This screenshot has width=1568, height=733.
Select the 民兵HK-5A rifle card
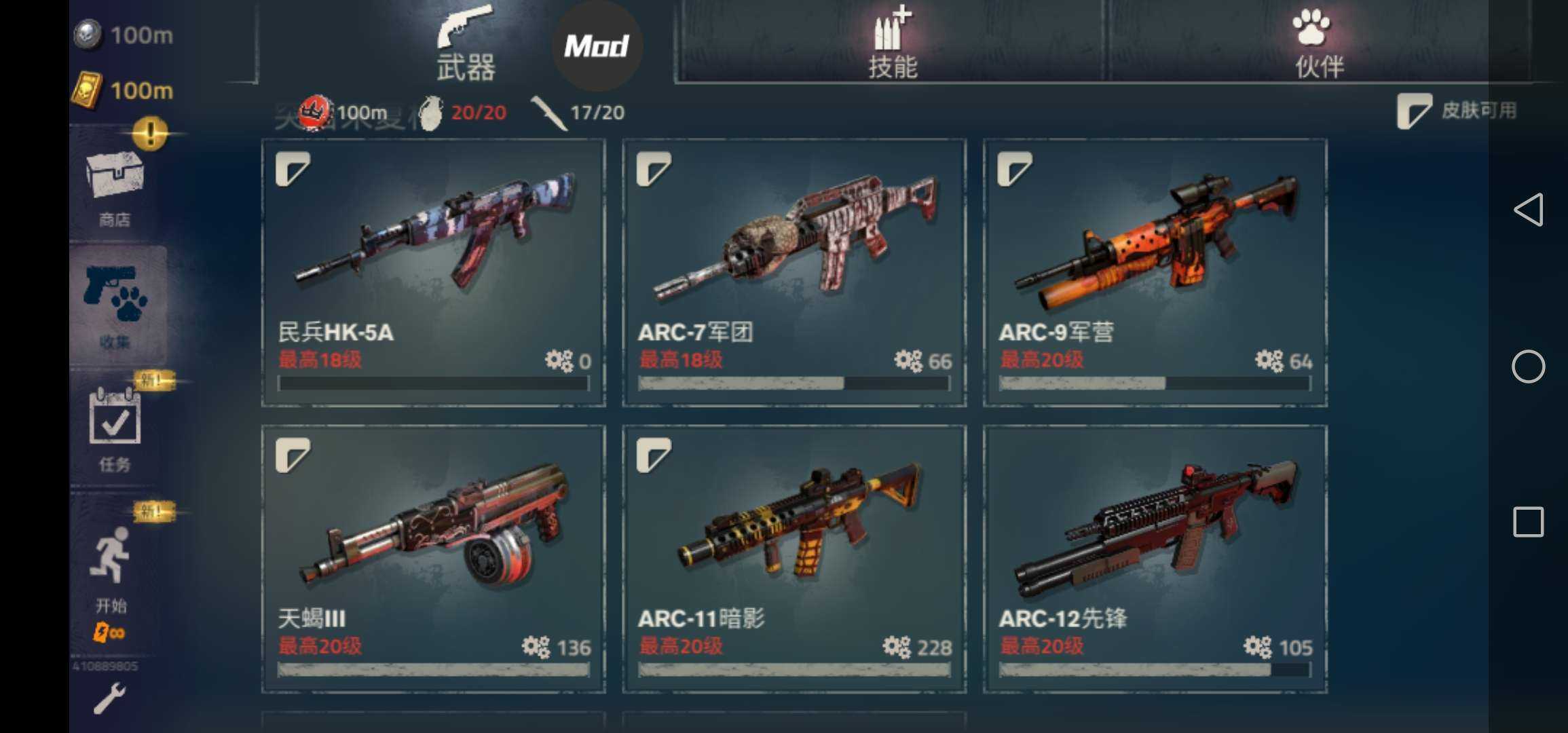coord(434,272)
